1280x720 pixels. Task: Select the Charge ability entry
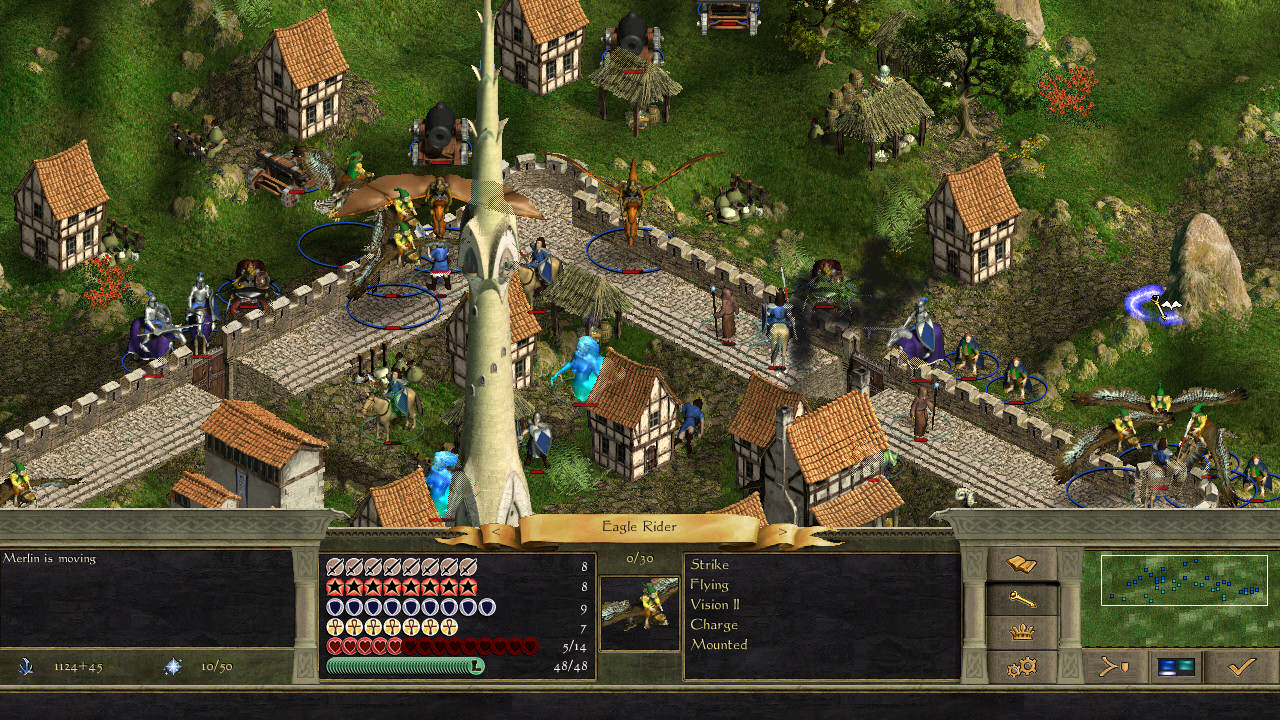pos(714,625)
